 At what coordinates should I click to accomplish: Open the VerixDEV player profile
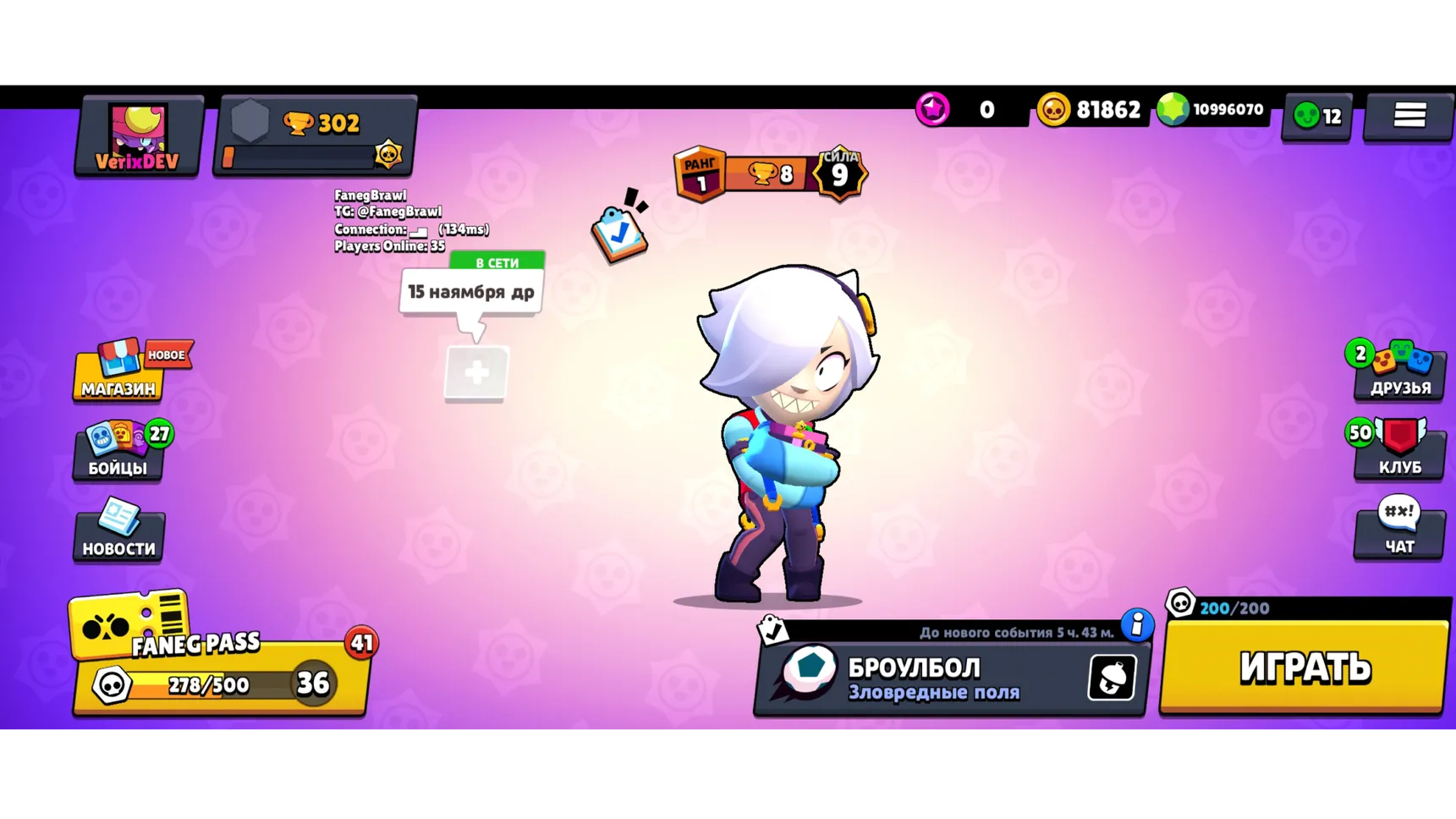pyautogui.click(x=138, y=135)
